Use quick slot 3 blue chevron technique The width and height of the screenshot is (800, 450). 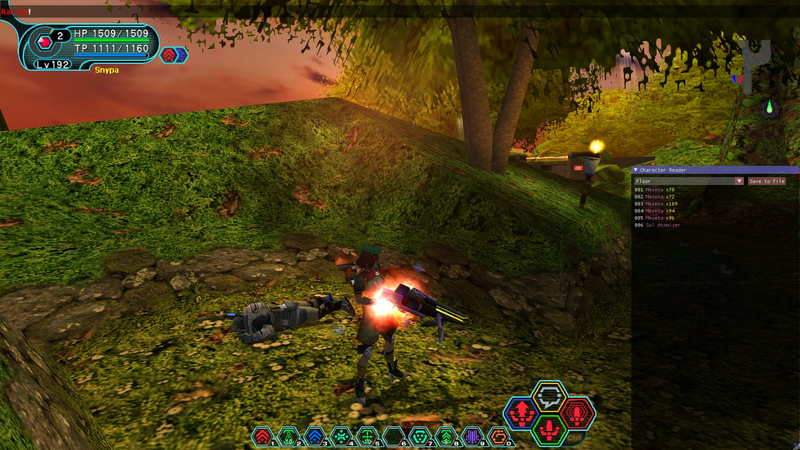point(315,436)
